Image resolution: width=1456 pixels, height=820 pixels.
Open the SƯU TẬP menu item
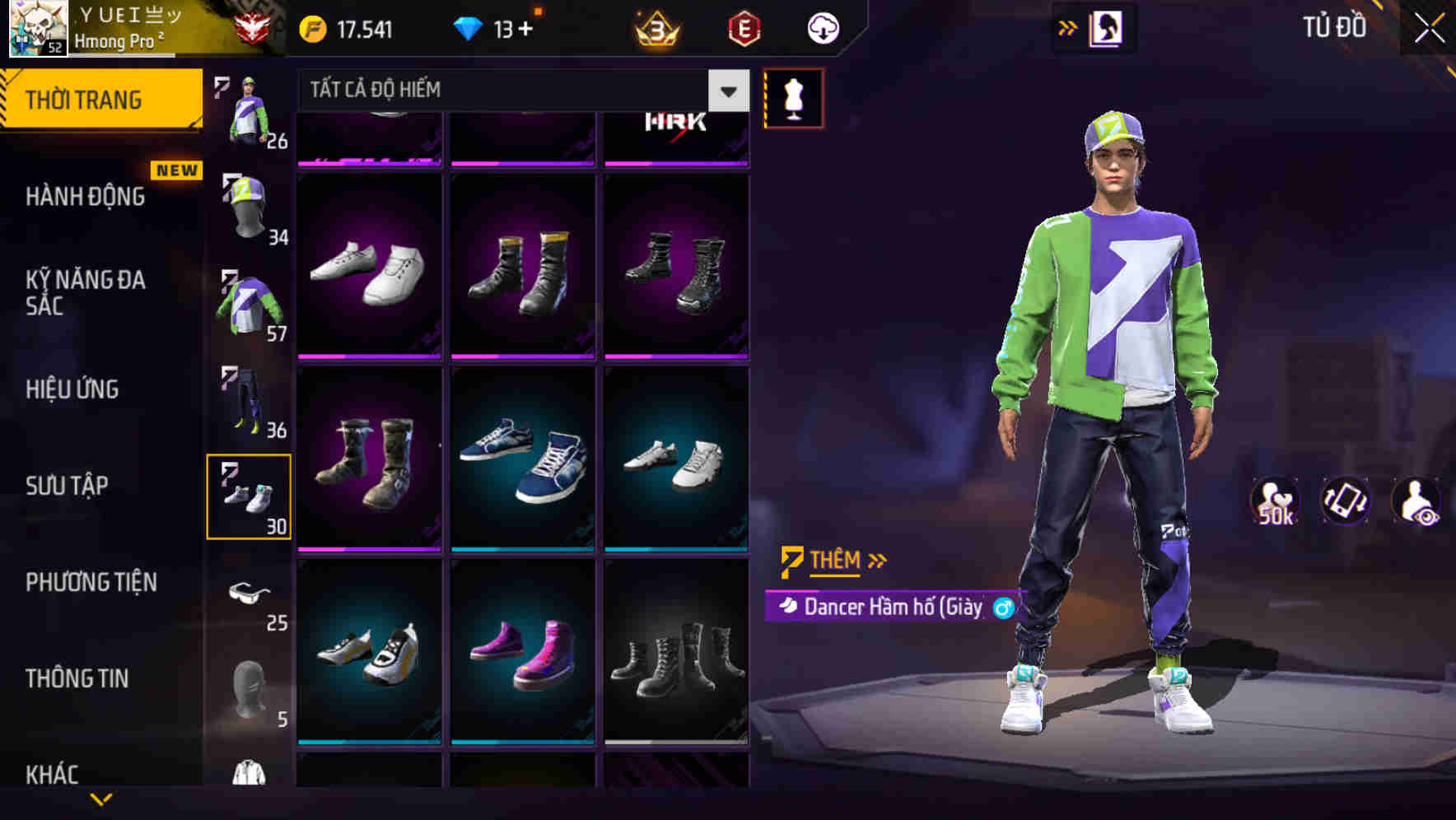click(x=69, y=486)
